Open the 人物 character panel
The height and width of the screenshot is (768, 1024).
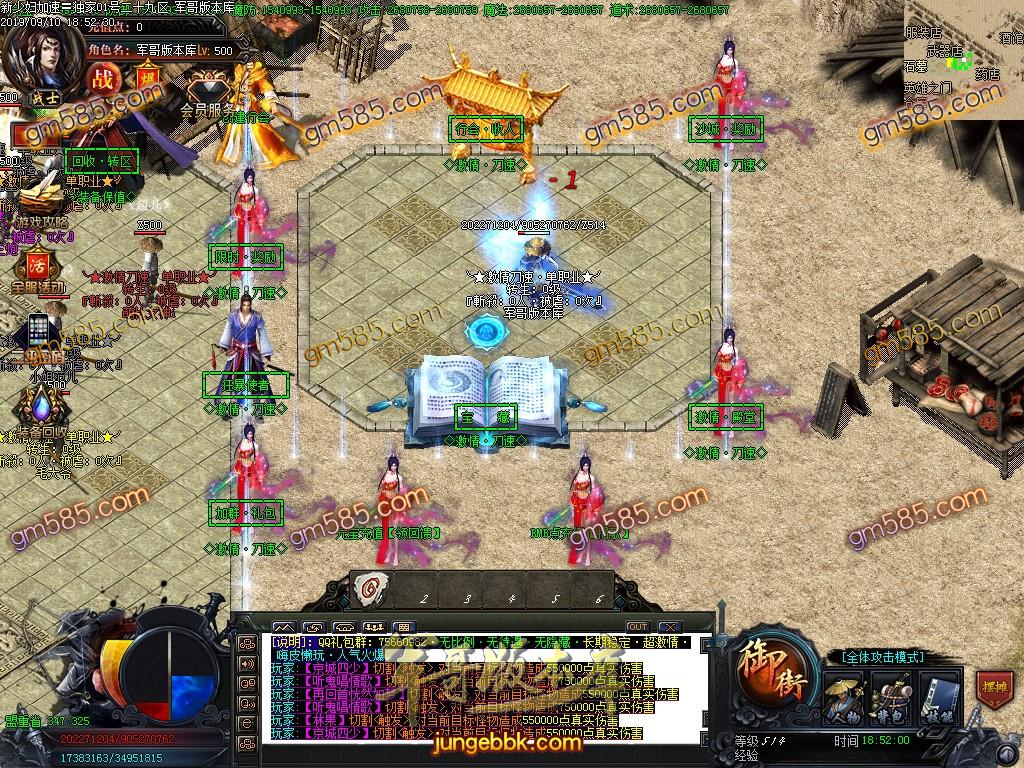[845, 697]
